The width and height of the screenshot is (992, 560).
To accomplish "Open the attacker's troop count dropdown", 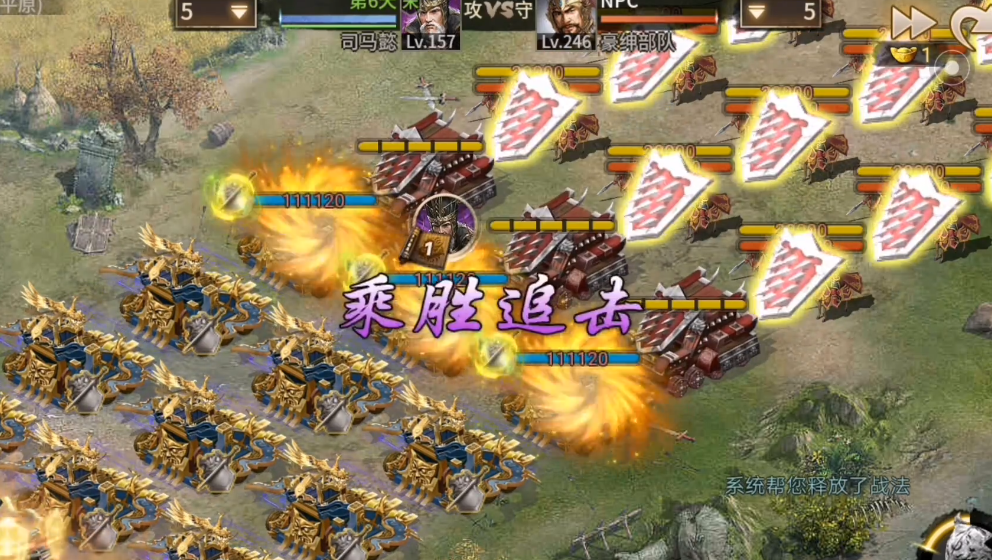I will click(215, 13).
